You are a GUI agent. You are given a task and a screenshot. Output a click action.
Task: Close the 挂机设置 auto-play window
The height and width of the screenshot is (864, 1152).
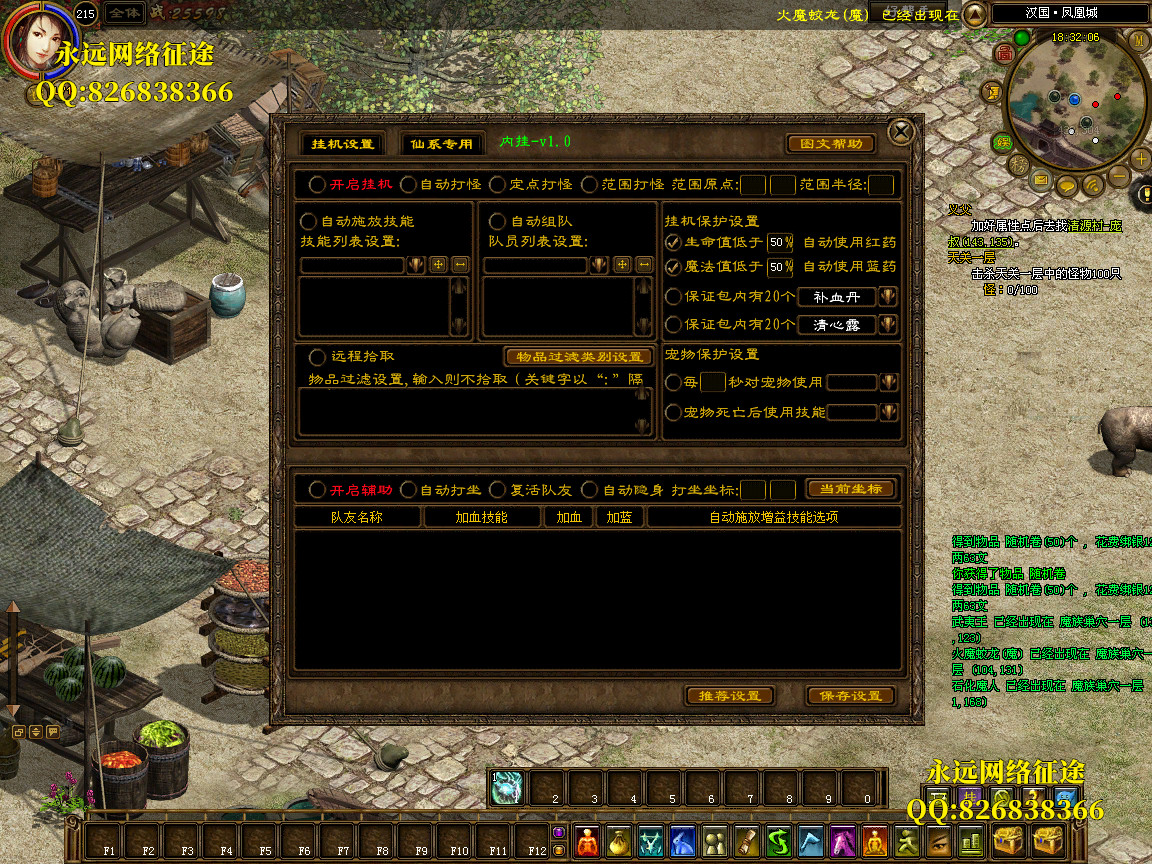click(x=901, y=132)
